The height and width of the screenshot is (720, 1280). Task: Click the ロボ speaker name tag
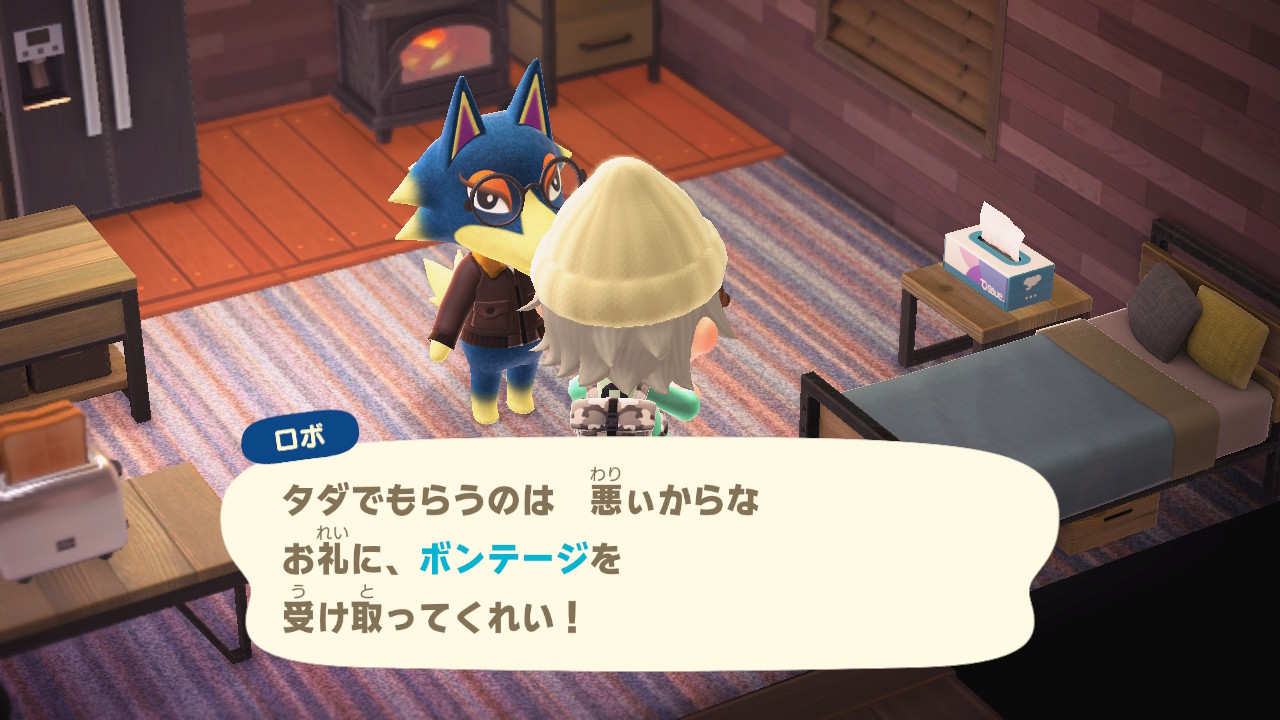pyautogui.click(x=299, y=437)
